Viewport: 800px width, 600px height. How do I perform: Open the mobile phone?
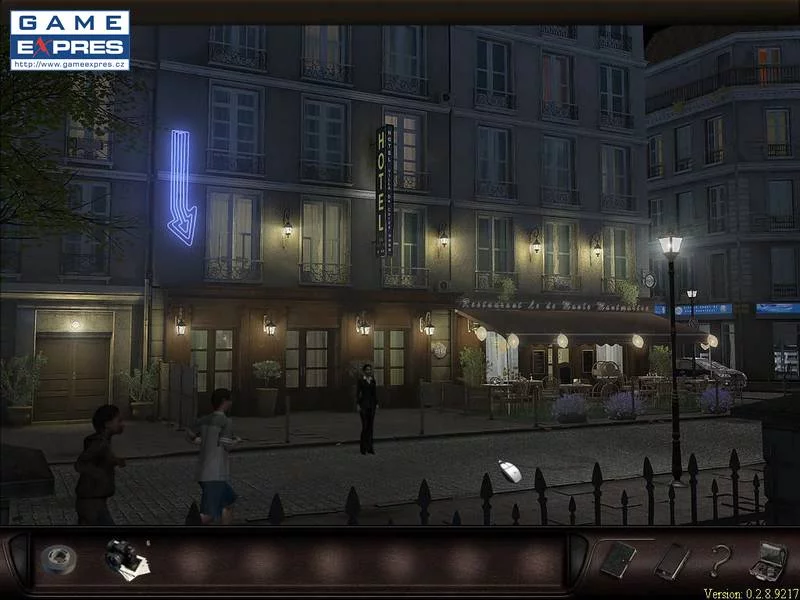pyautogui.click(x=670, y=560)
